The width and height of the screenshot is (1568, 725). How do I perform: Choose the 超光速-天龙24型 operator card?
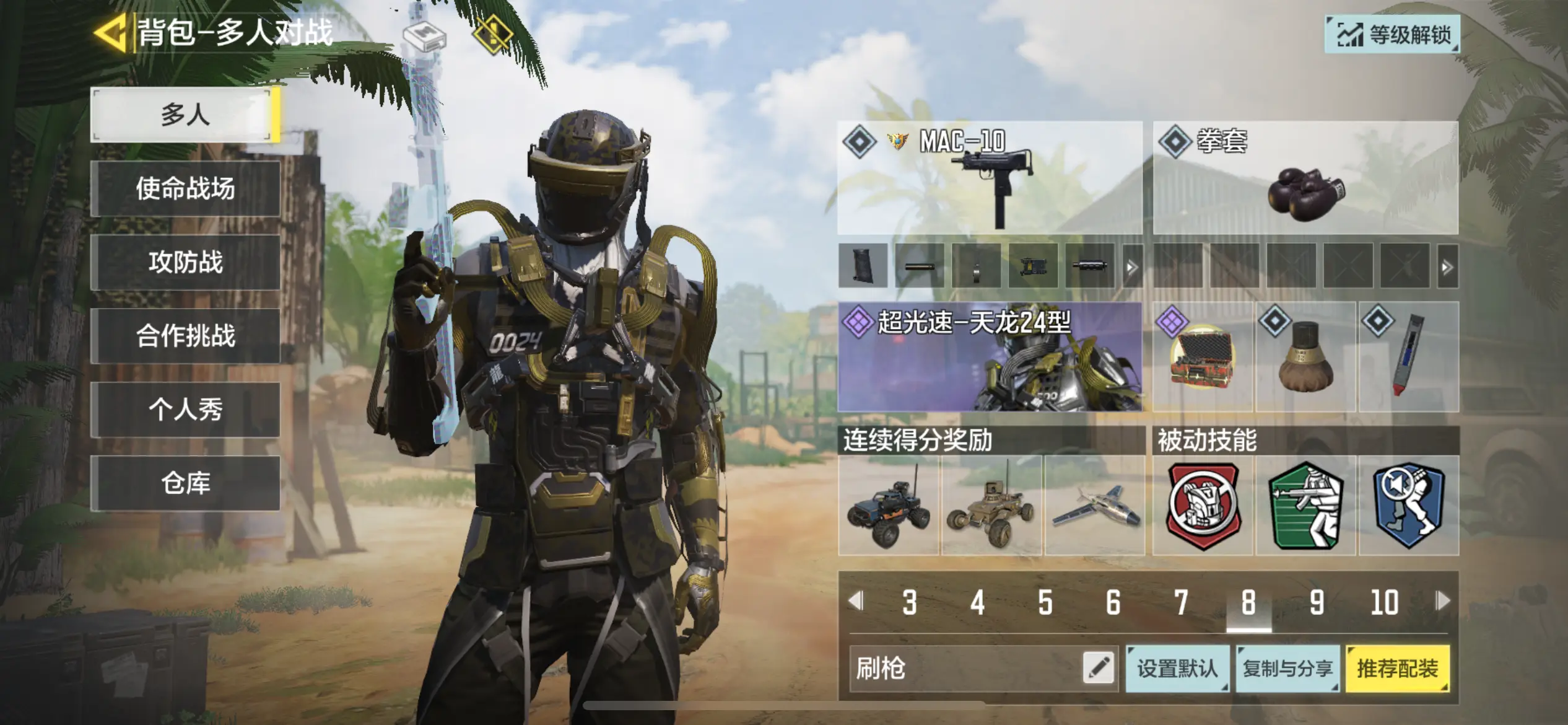990,358
